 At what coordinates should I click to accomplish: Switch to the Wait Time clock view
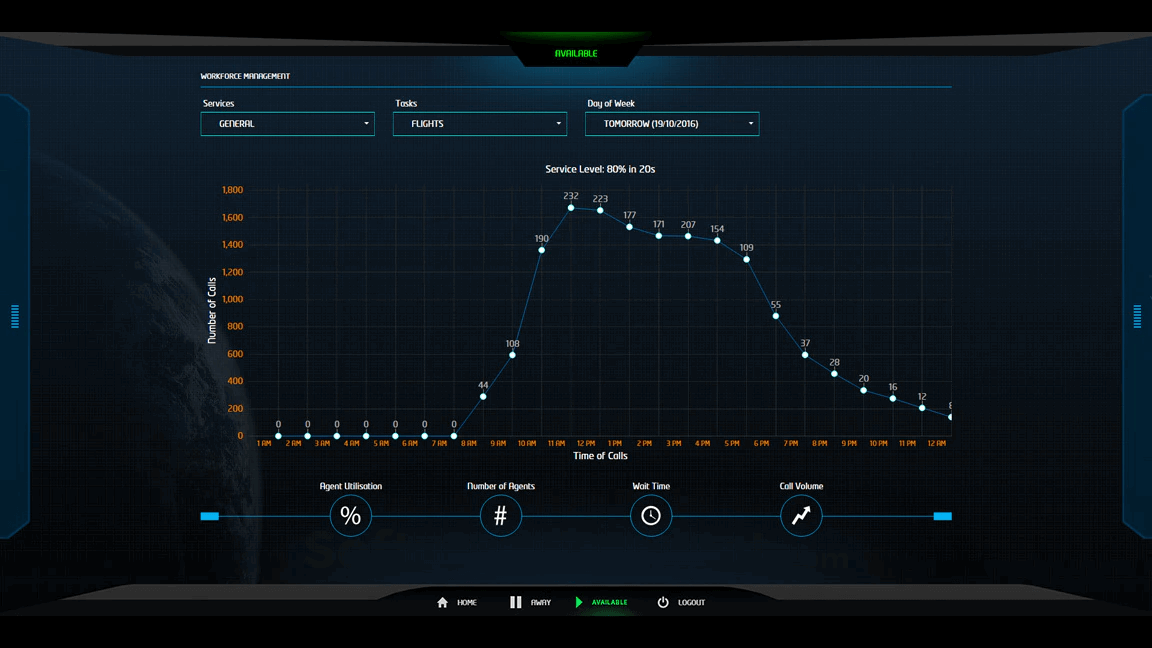[651, 516]
